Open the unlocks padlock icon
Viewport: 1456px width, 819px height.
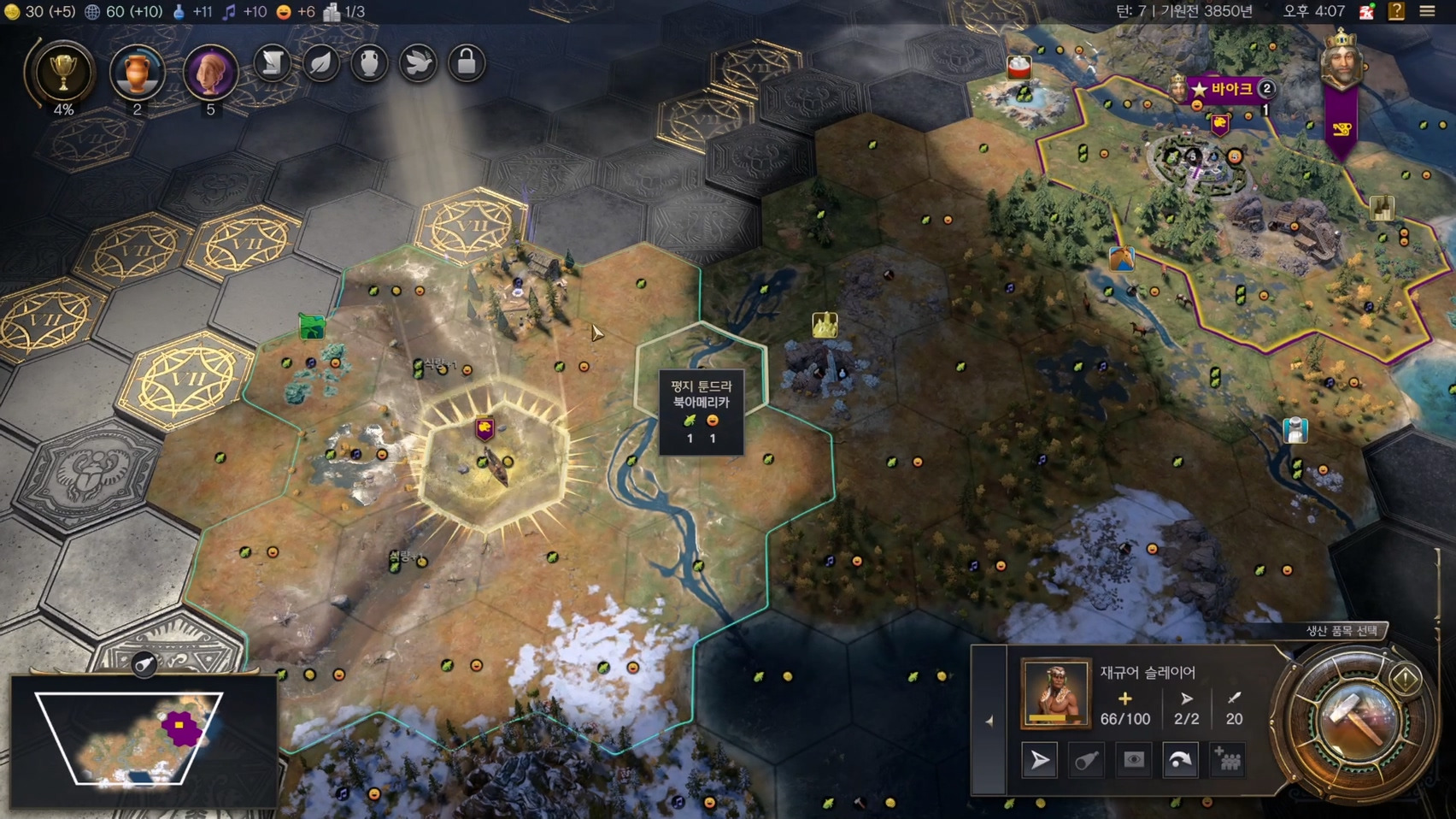(x=467, y=63)
